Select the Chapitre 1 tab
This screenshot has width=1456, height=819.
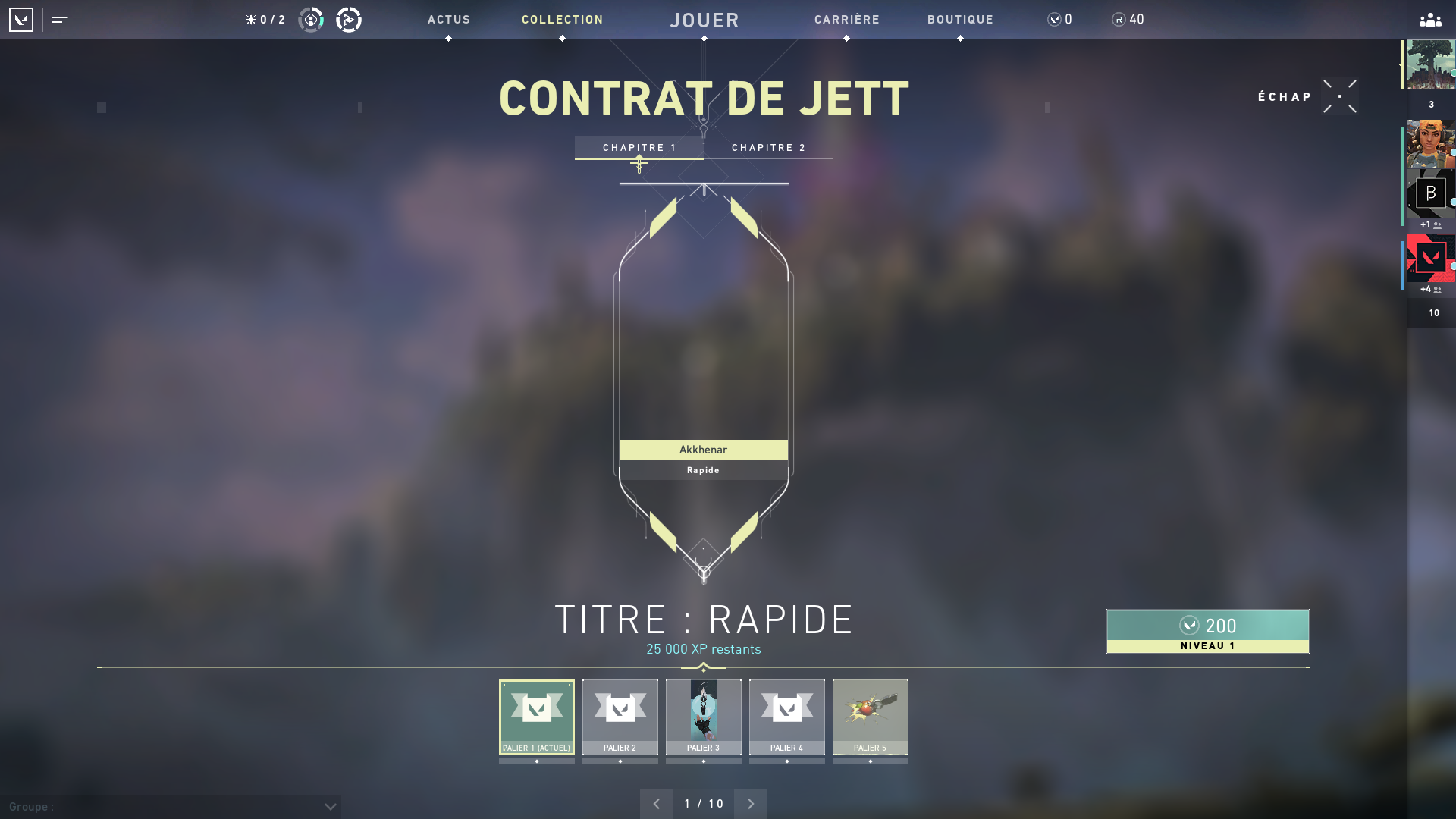tap(639, 147)
